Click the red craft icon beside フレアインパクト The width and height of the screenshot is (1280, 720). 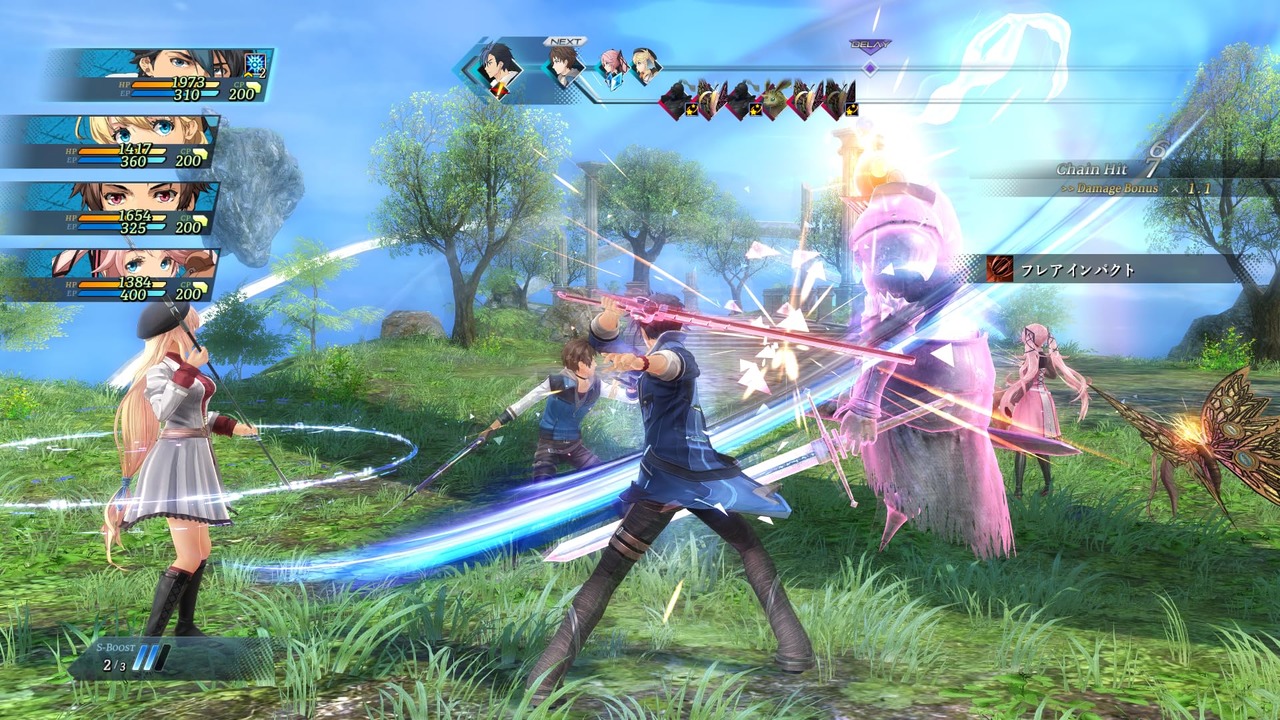point(999,269)
